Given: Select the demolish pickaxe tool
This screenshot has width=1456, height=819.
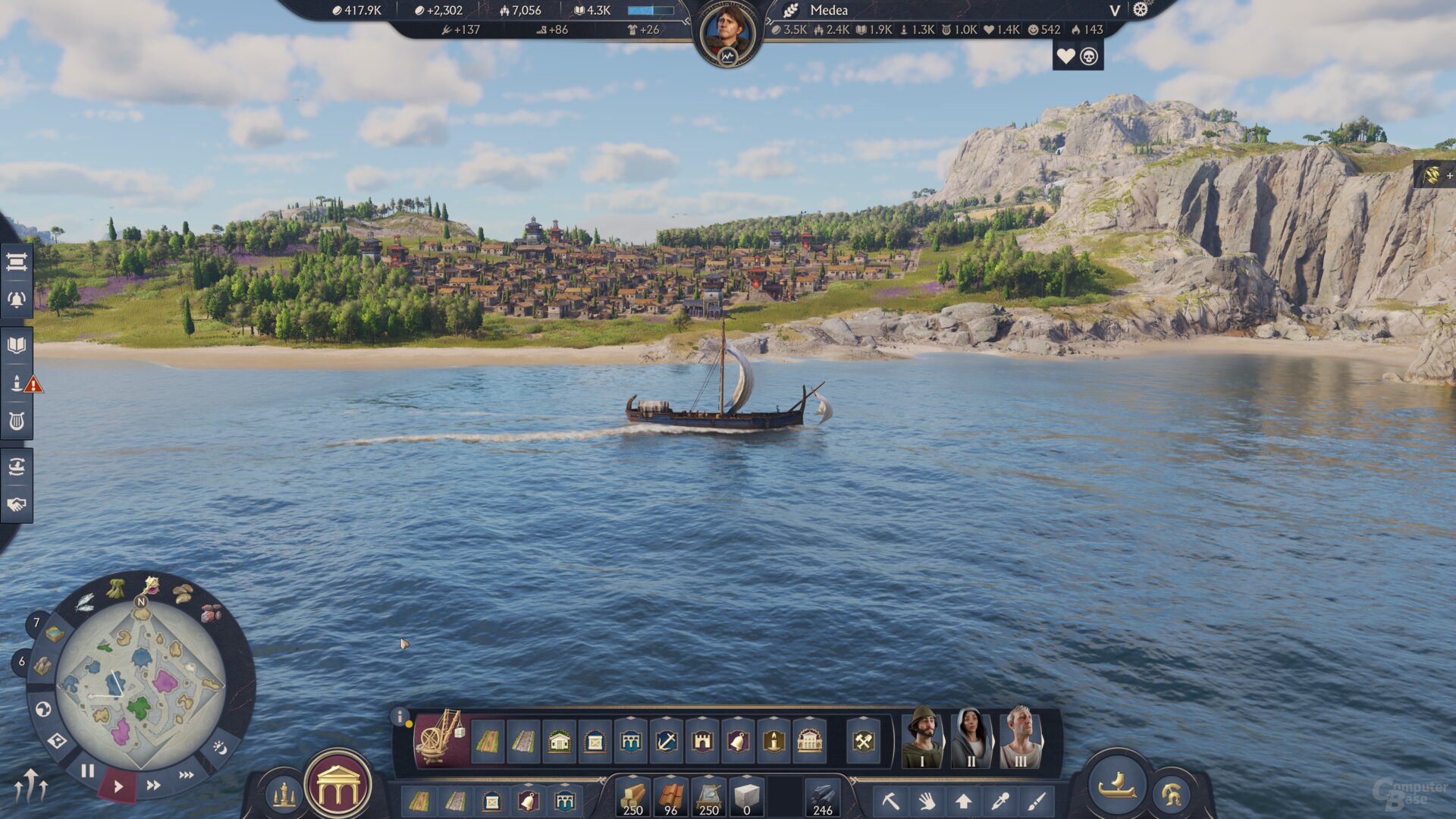Looking at the screenshot, I should click(x=893, y=802).
